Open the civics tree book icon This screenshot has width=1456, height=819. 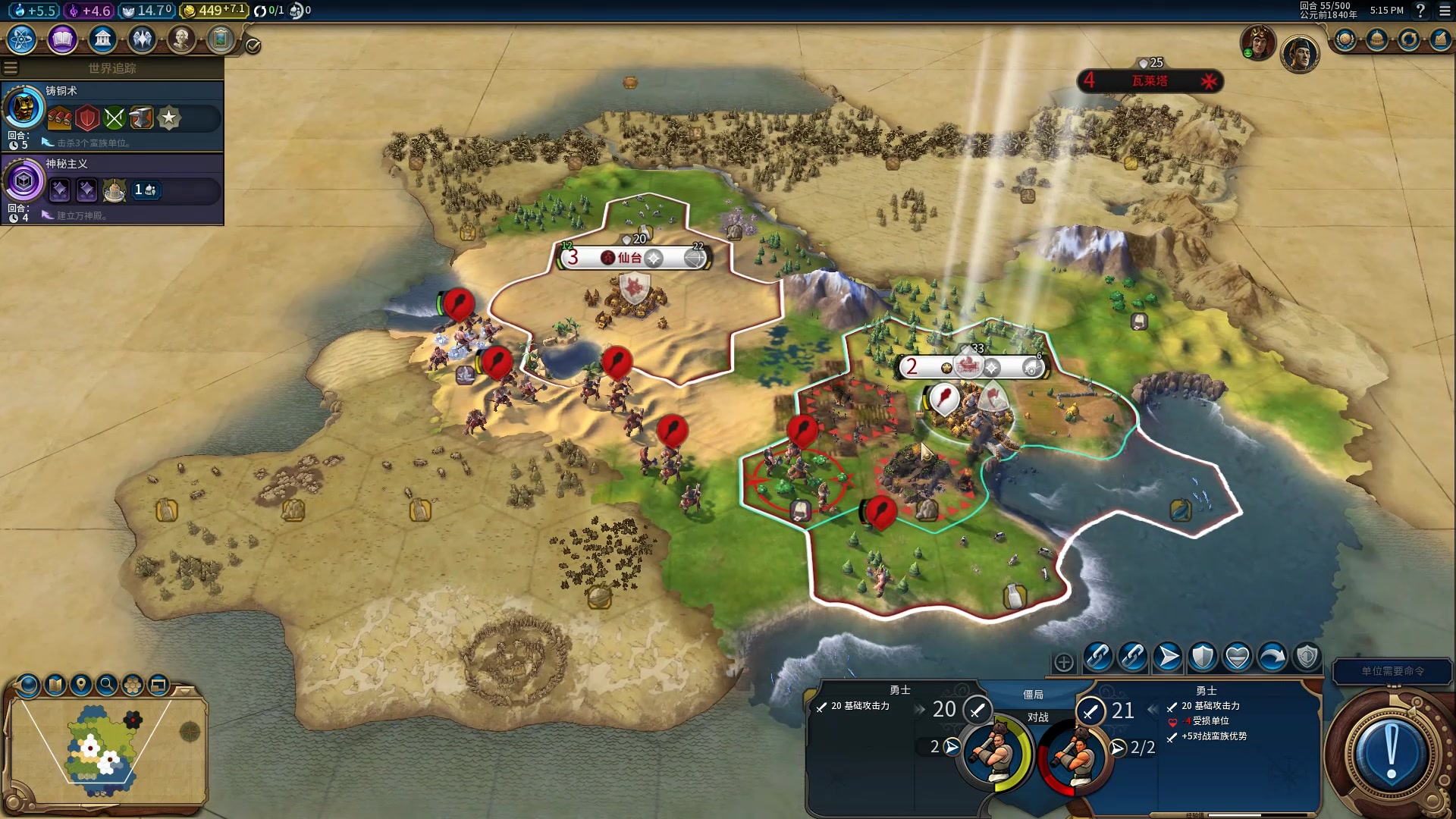point(62,39)
